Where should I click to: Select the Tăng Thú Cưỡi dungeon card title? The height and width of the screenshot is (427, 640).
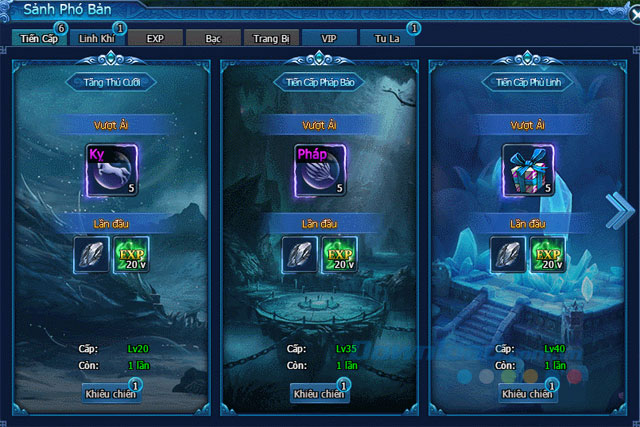point(111,82)
